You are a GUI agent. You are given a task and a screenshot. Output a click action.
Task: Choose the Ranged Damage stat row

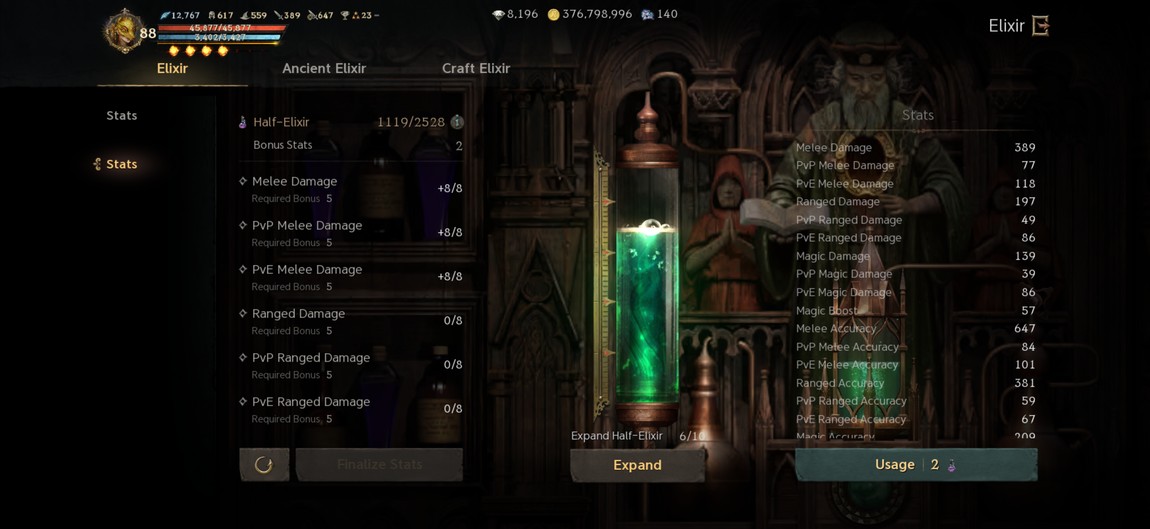click(350, 320)
